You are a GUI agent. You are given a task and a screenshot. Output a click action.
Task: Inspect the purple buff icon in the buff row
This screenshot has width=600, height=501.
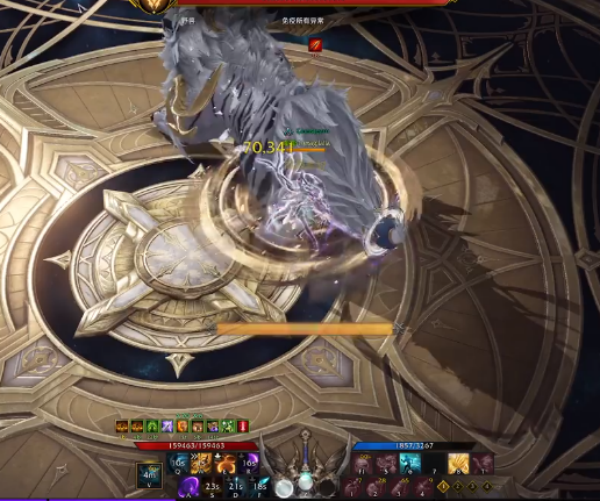(x=167, y=427)
